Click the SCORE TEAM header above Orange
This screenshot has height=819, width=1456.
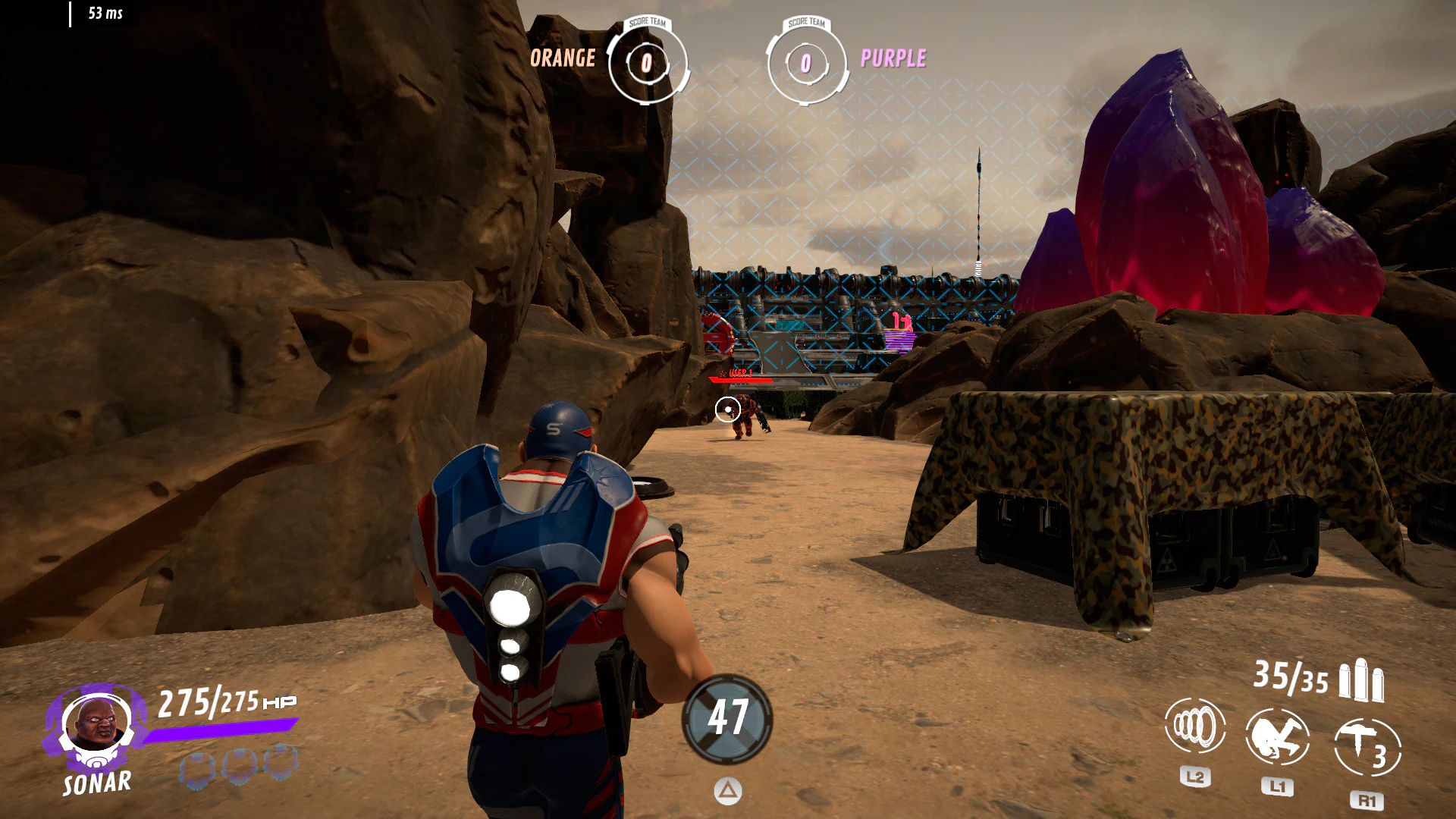(x=646, y=23)
